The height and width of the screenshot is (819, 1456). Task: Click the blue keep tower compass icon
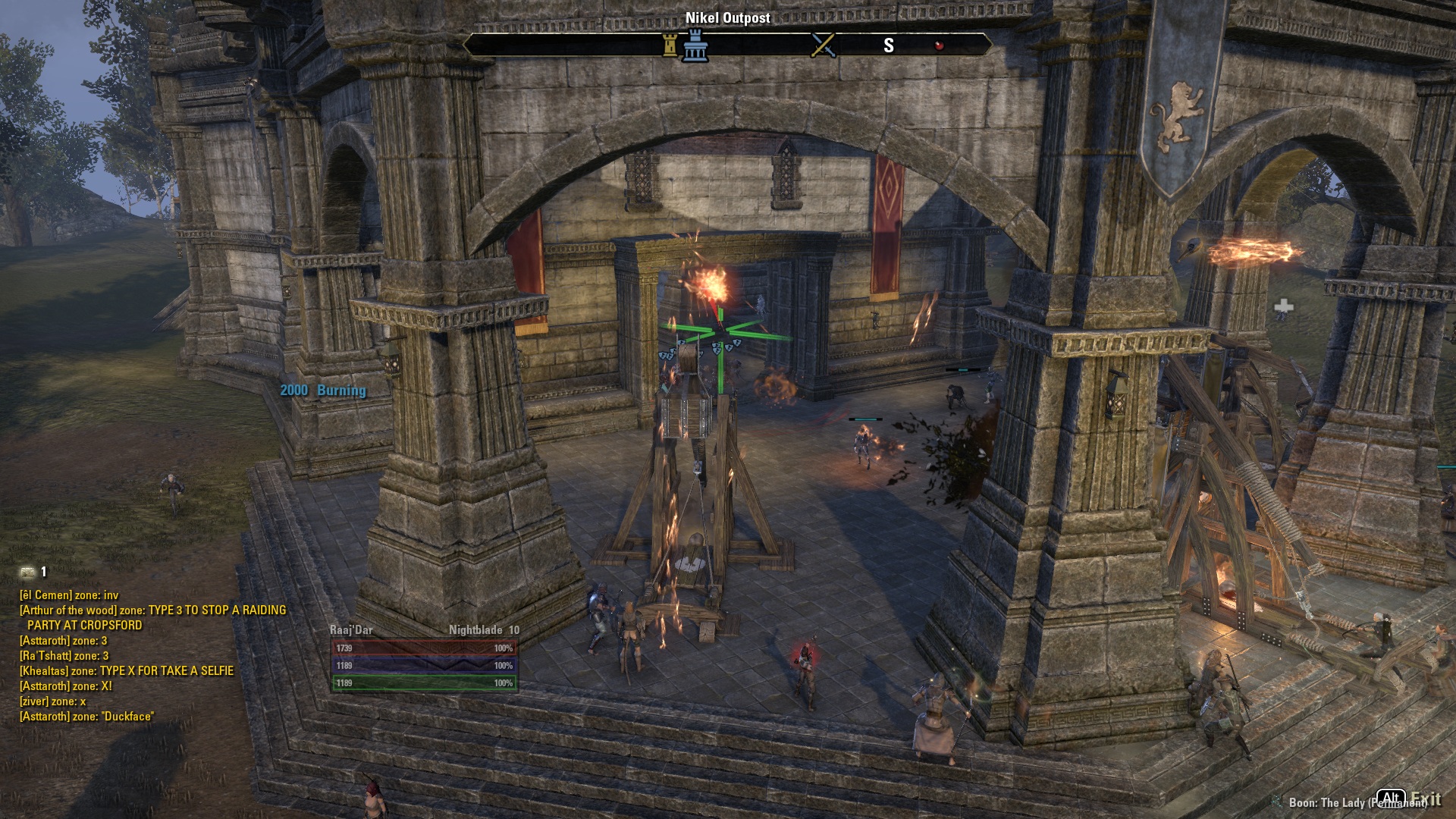pos(695,45)
